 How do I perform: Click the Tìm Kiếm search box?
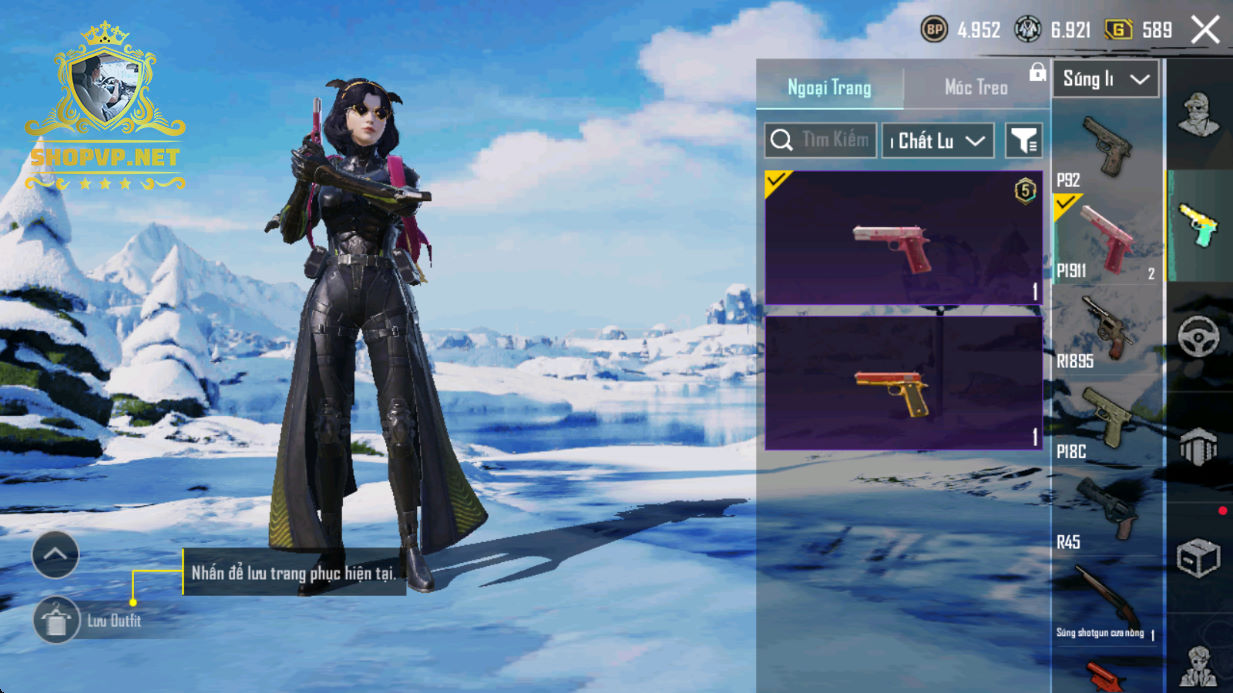pos(821,141)
